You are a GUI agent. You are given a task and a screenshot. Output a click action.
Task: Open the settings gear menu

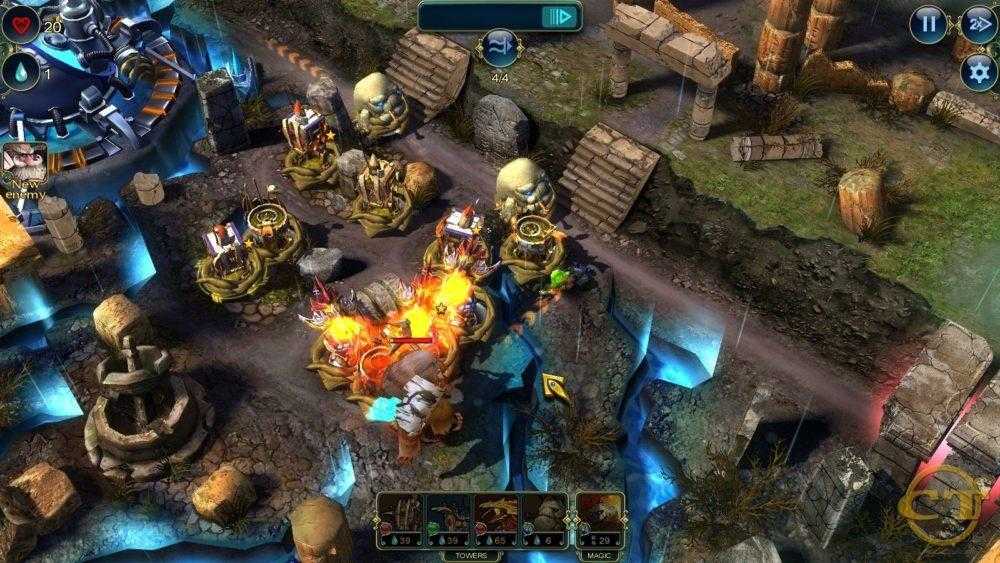(978, 71)
